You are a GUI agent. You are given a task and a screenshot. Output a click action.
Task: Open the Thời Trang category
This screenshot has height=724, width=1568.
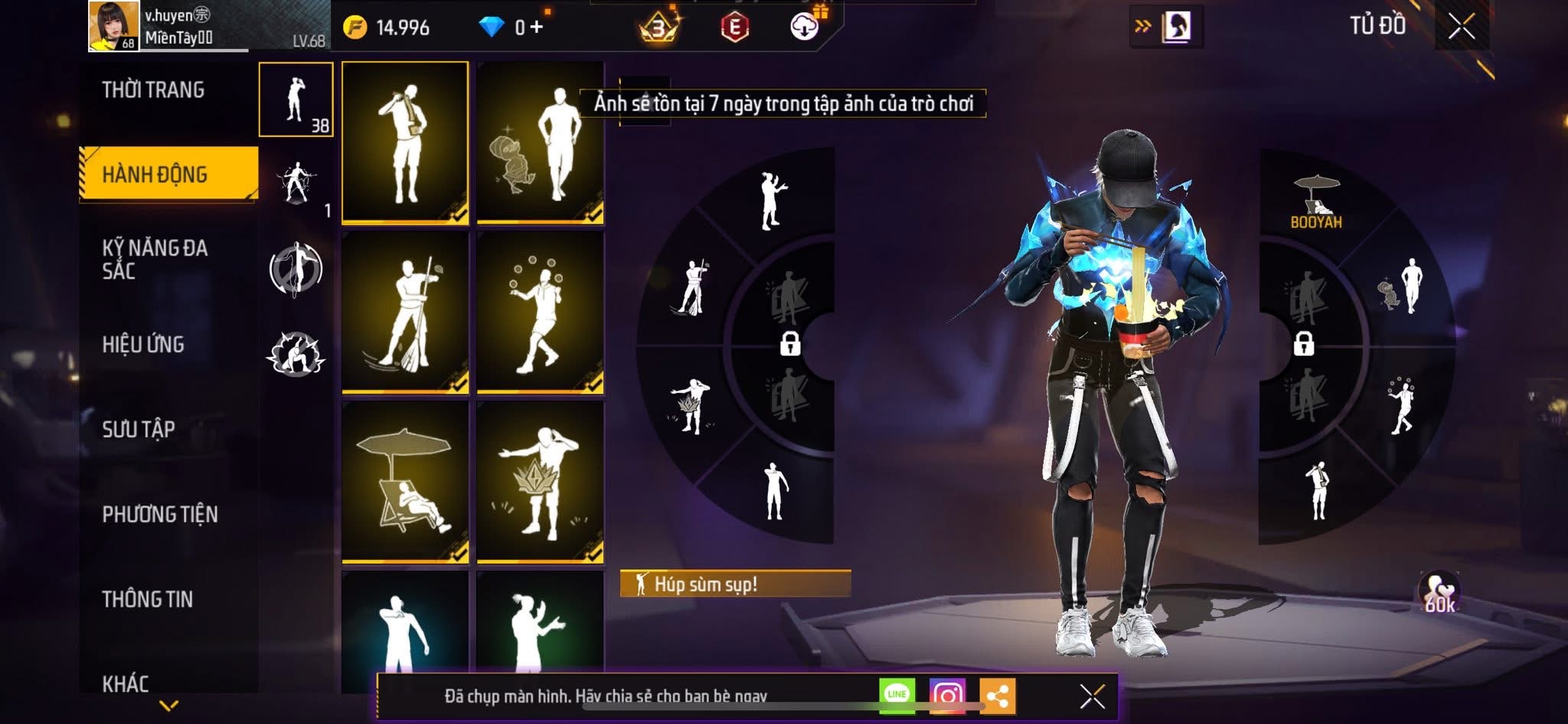[x=153, y=90]
